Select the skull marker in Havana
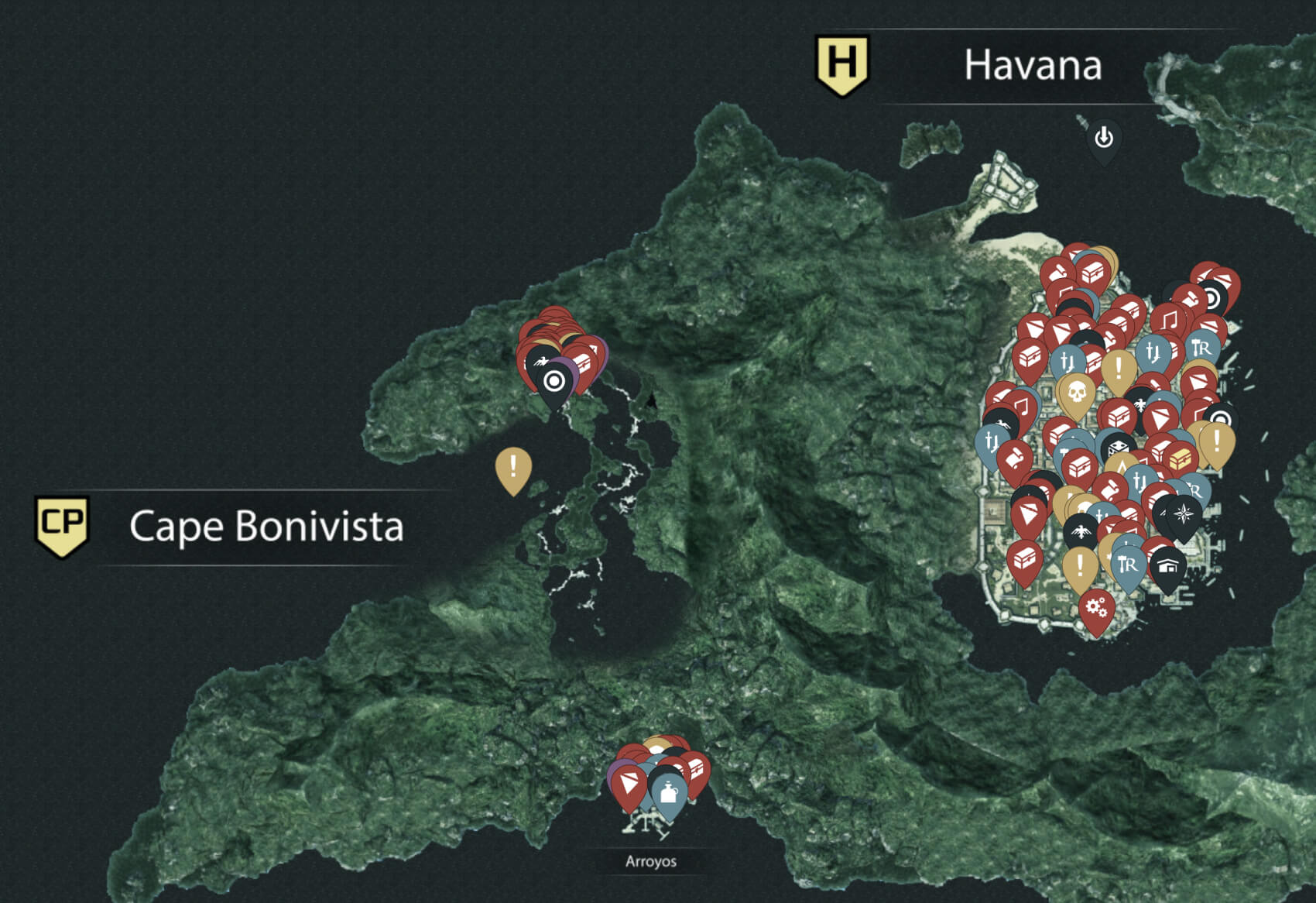This screenshot has height=903, width=1316. tap(1078, 391)
